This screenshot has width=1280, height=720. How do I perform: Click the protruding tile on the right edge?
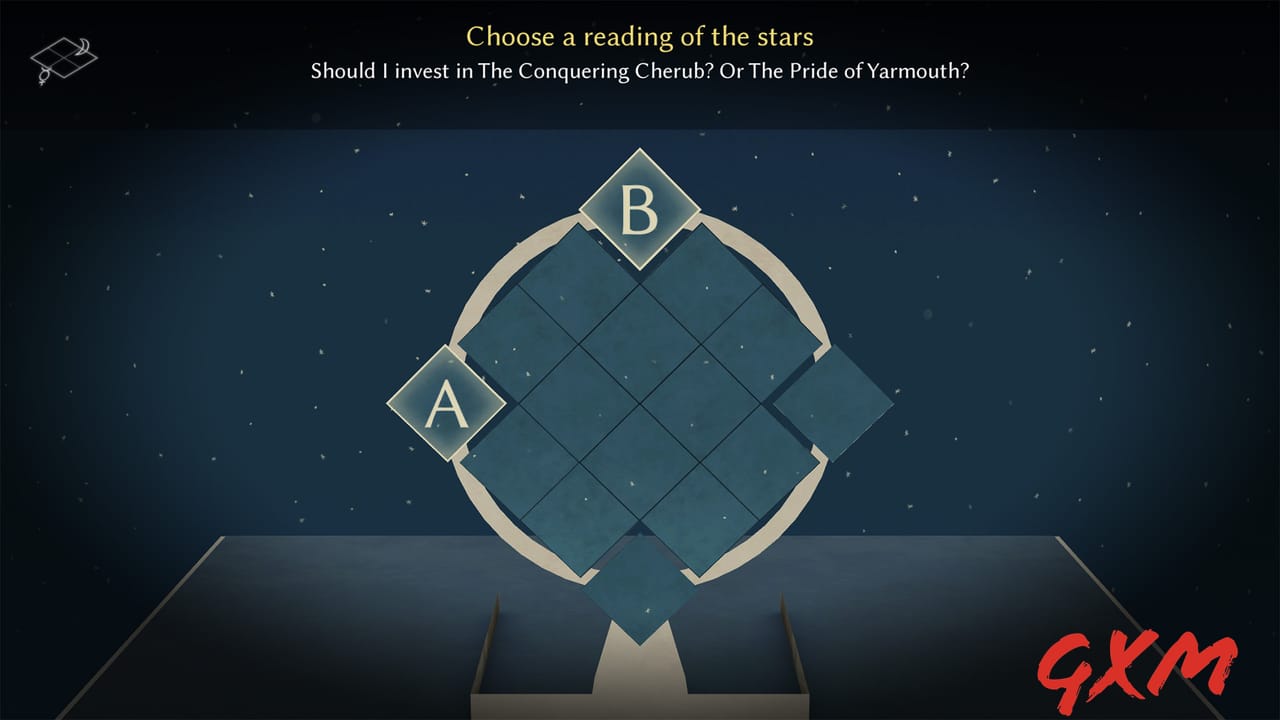(833, 405)
